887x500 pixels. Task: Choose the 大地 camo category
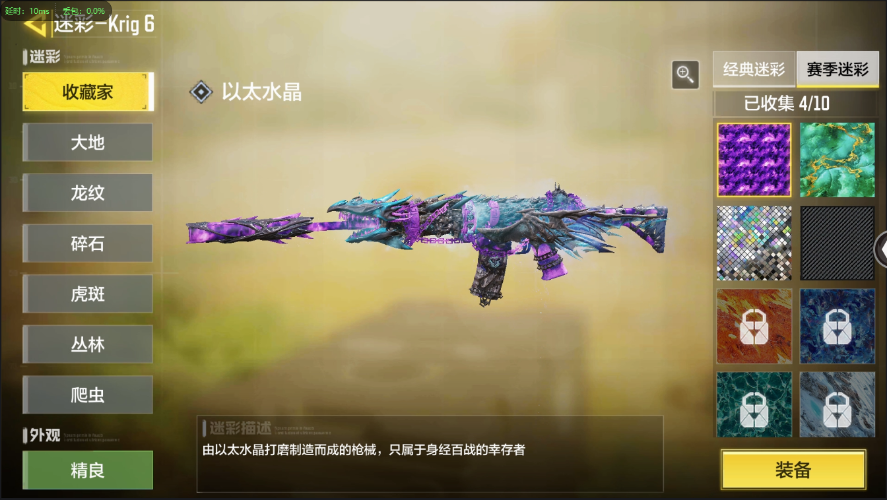click(x=88, y=142)
